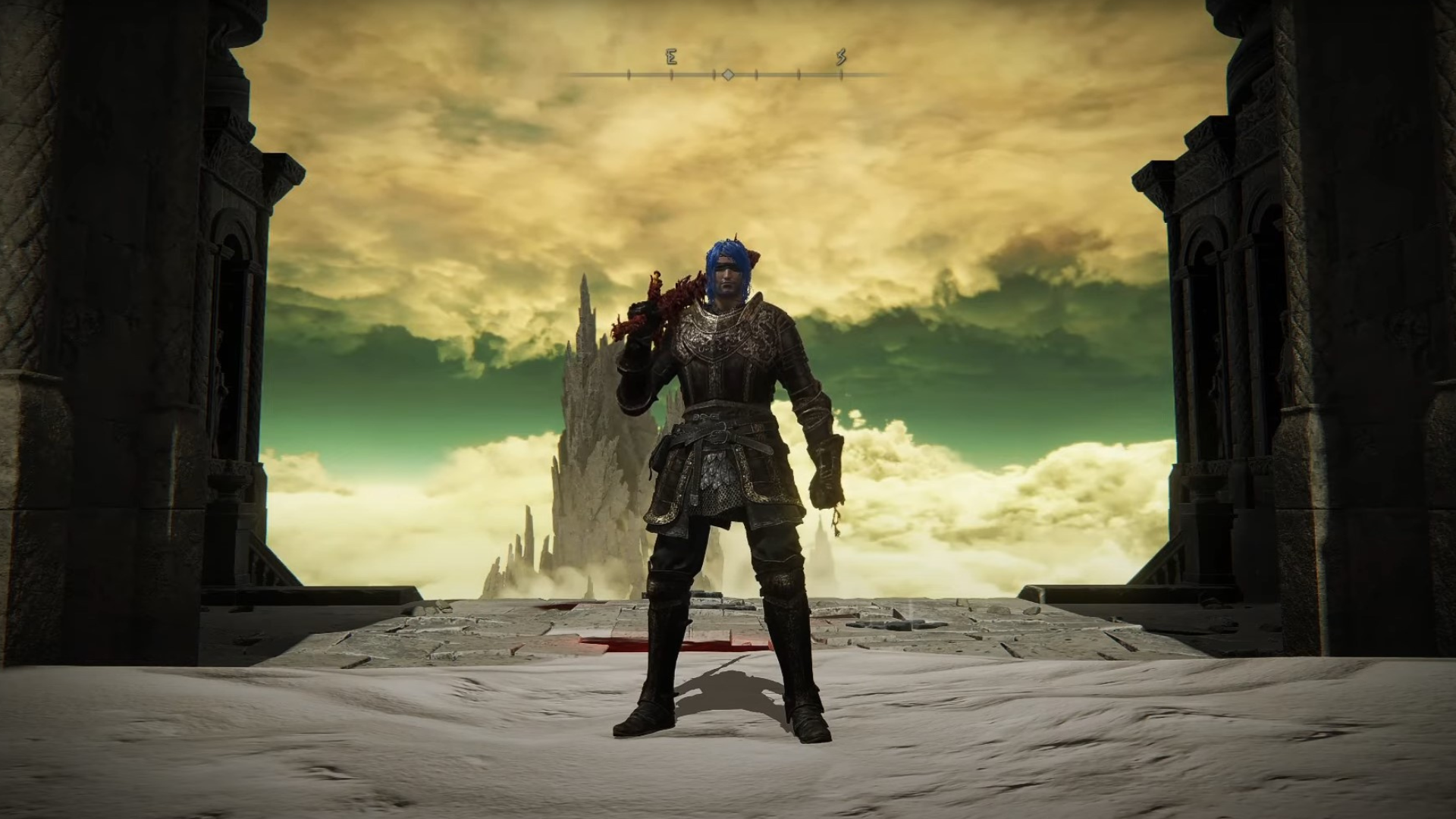Select the East rune on the compass
1456x819 pixels.
tap(671, 58)
